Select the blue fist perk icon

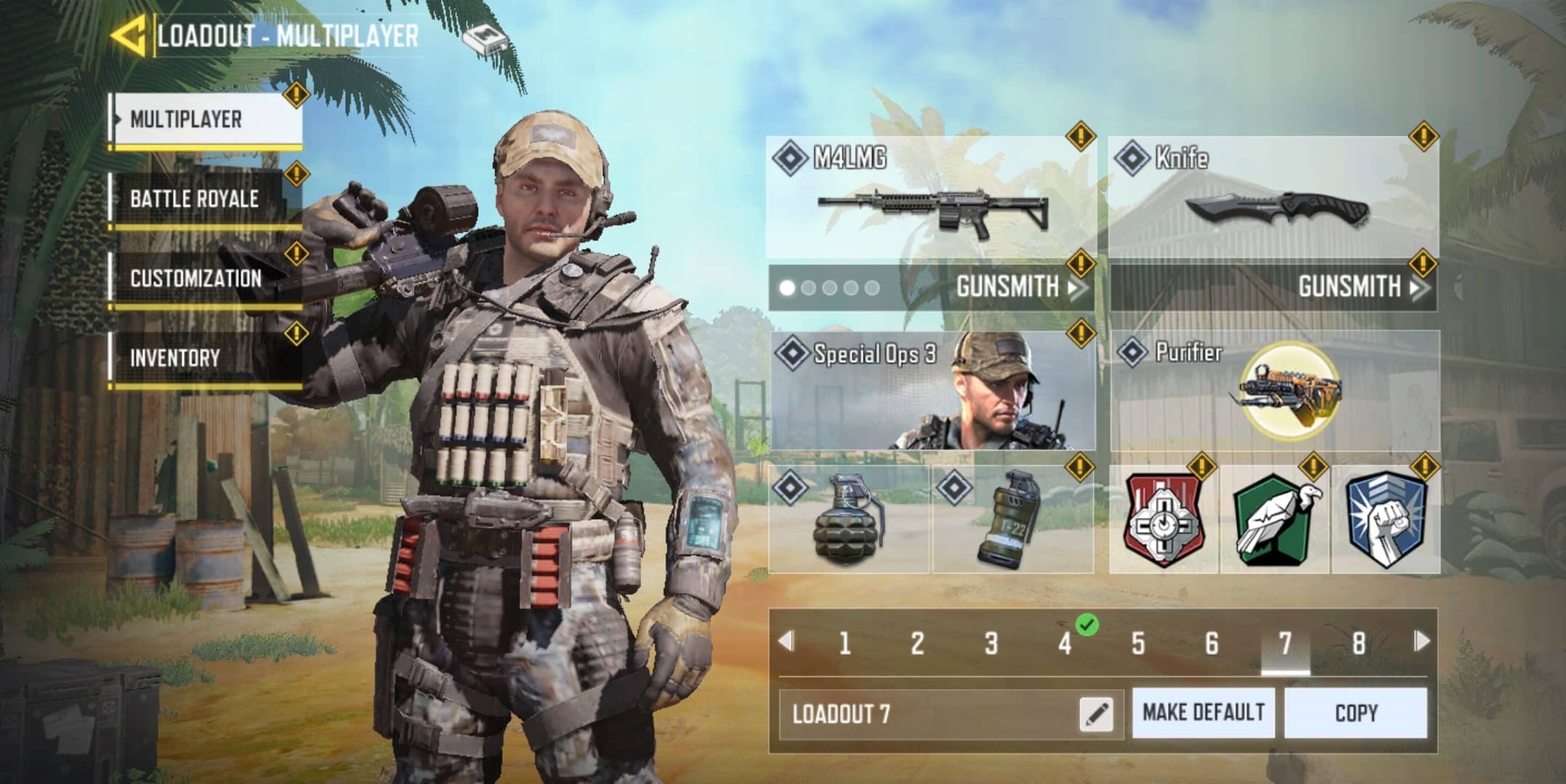[1385, 520]
